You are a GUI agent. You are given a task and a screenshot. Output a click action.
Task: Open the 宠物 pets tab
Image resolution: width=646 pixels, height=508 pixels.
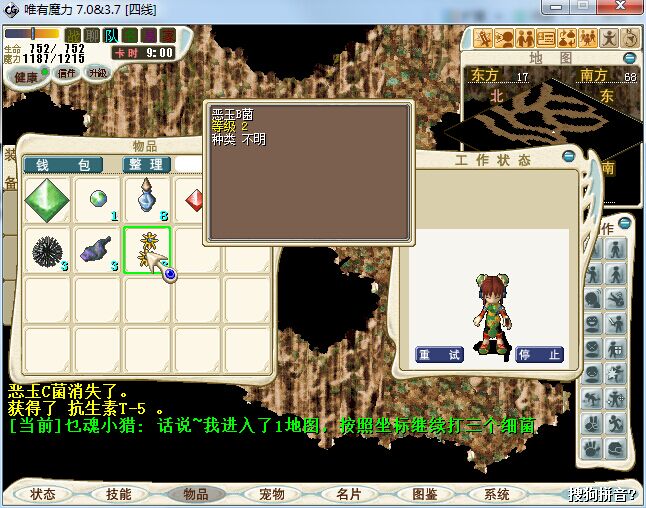point(271,494)
